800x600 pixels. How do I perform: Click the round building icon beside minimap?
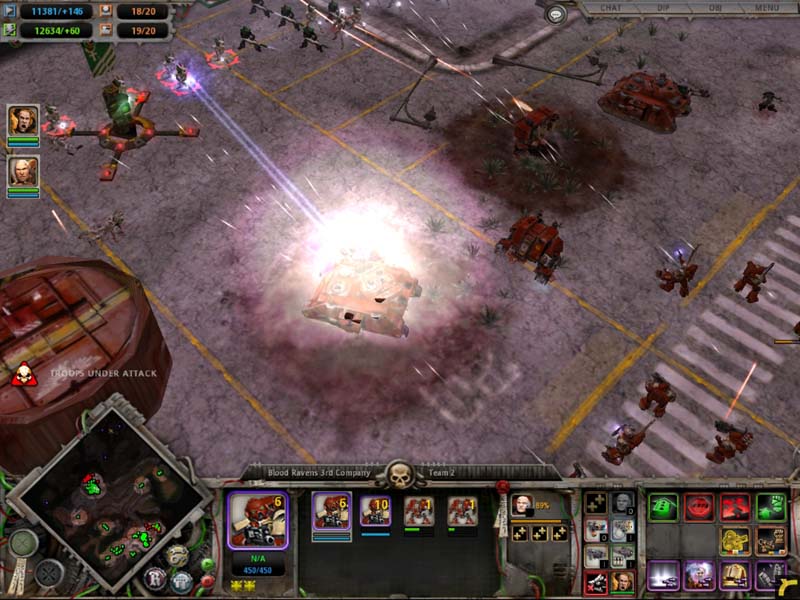click(x=181, y=581)
